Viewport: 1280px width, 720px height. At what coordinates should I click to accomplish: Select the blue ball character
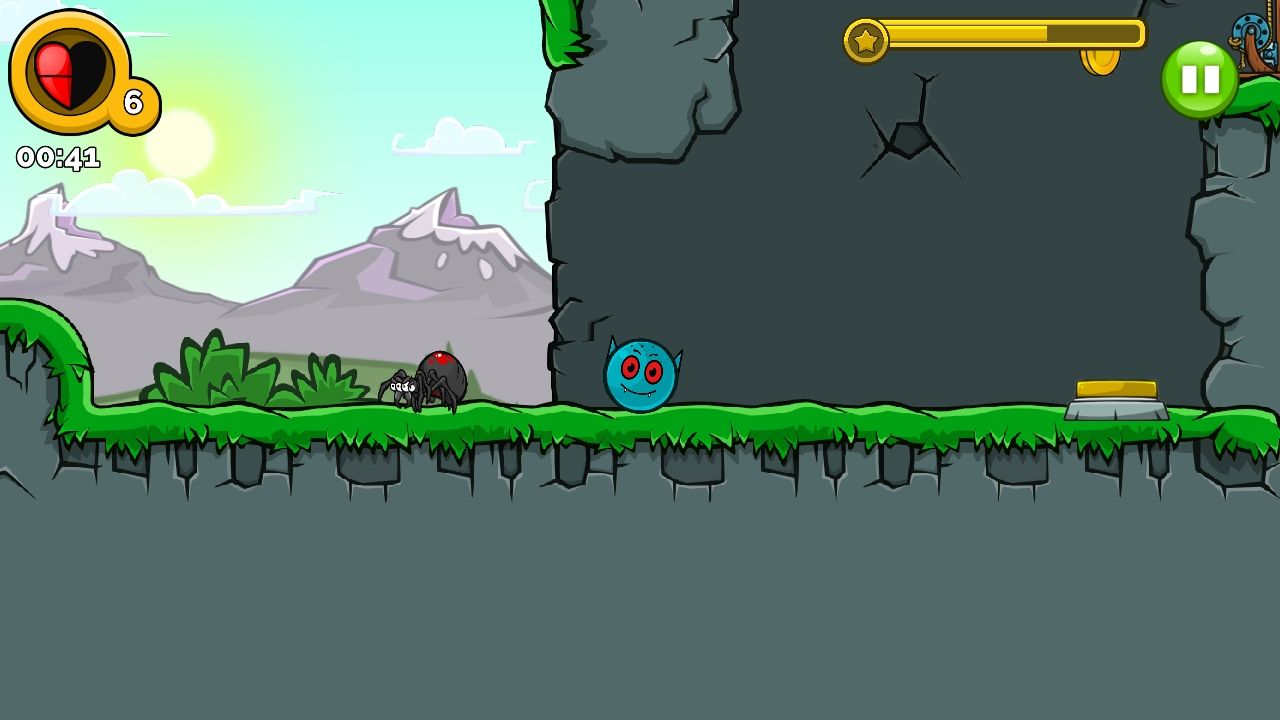tap(639, 374)
